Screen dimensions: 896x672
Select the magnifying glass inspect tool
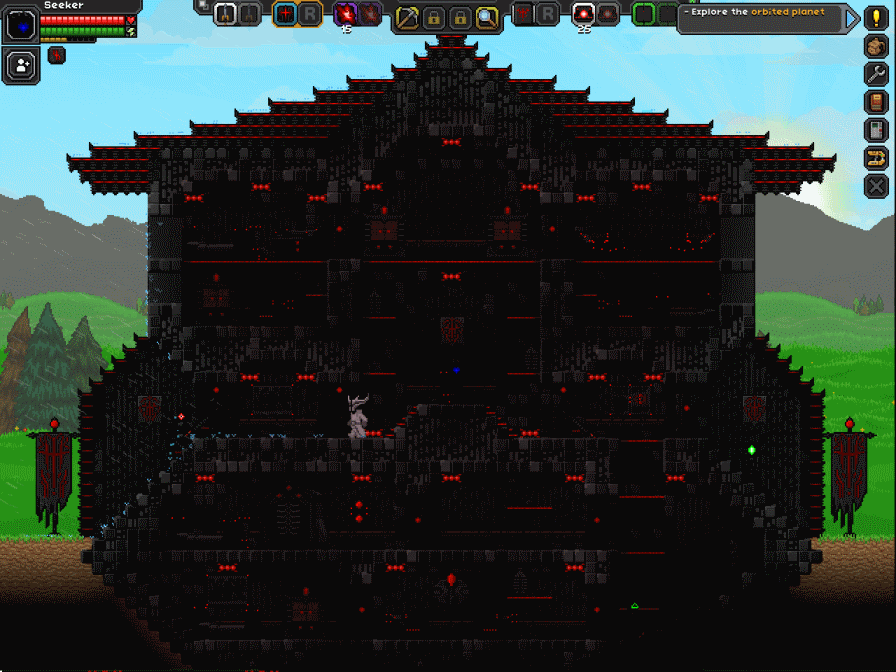pos(486,16)
